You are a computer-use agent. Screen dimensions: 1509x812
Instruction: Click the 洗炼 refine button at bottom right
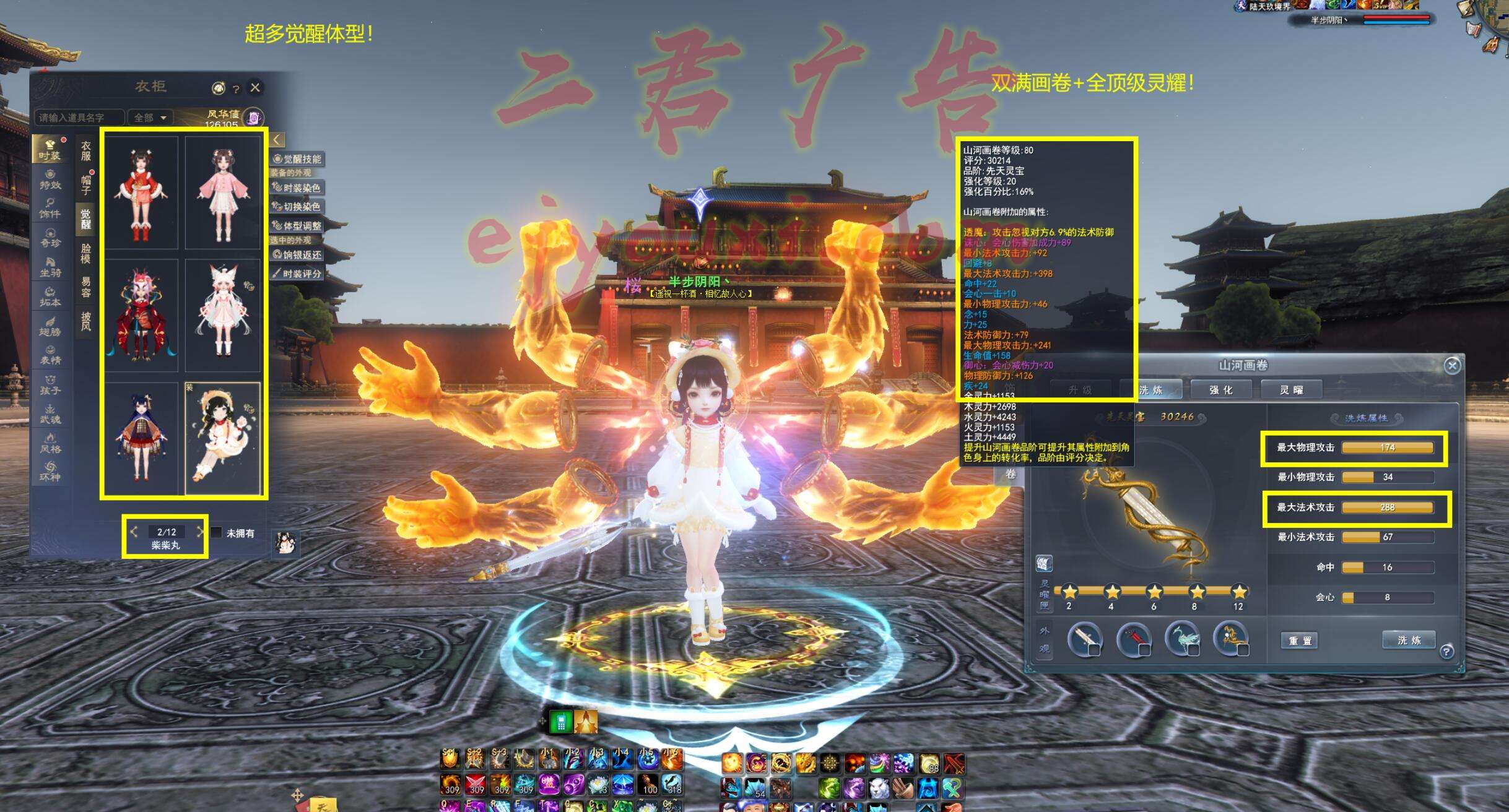[1409, 640]
